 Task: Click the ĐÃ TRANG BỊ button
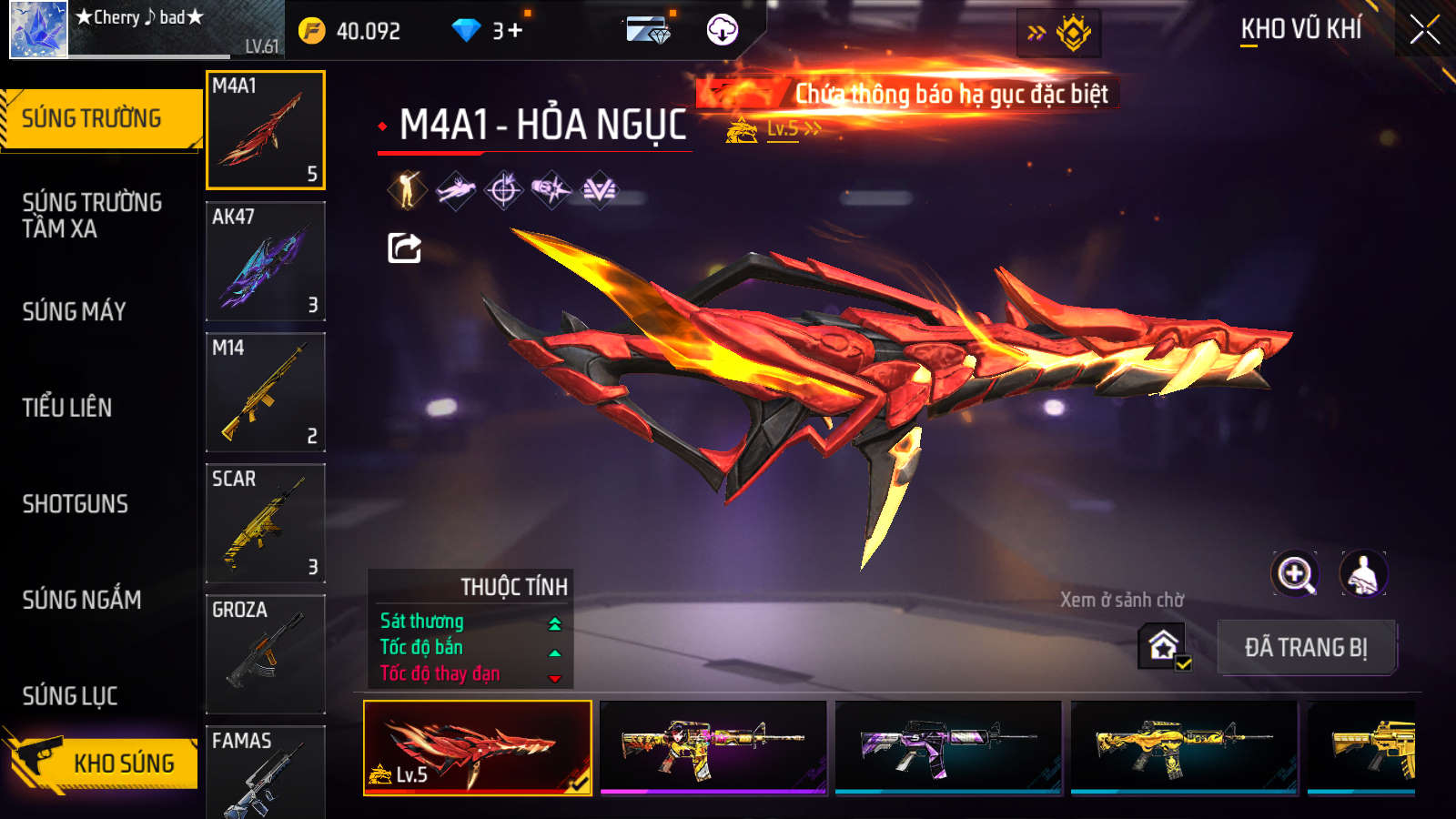1306,647
